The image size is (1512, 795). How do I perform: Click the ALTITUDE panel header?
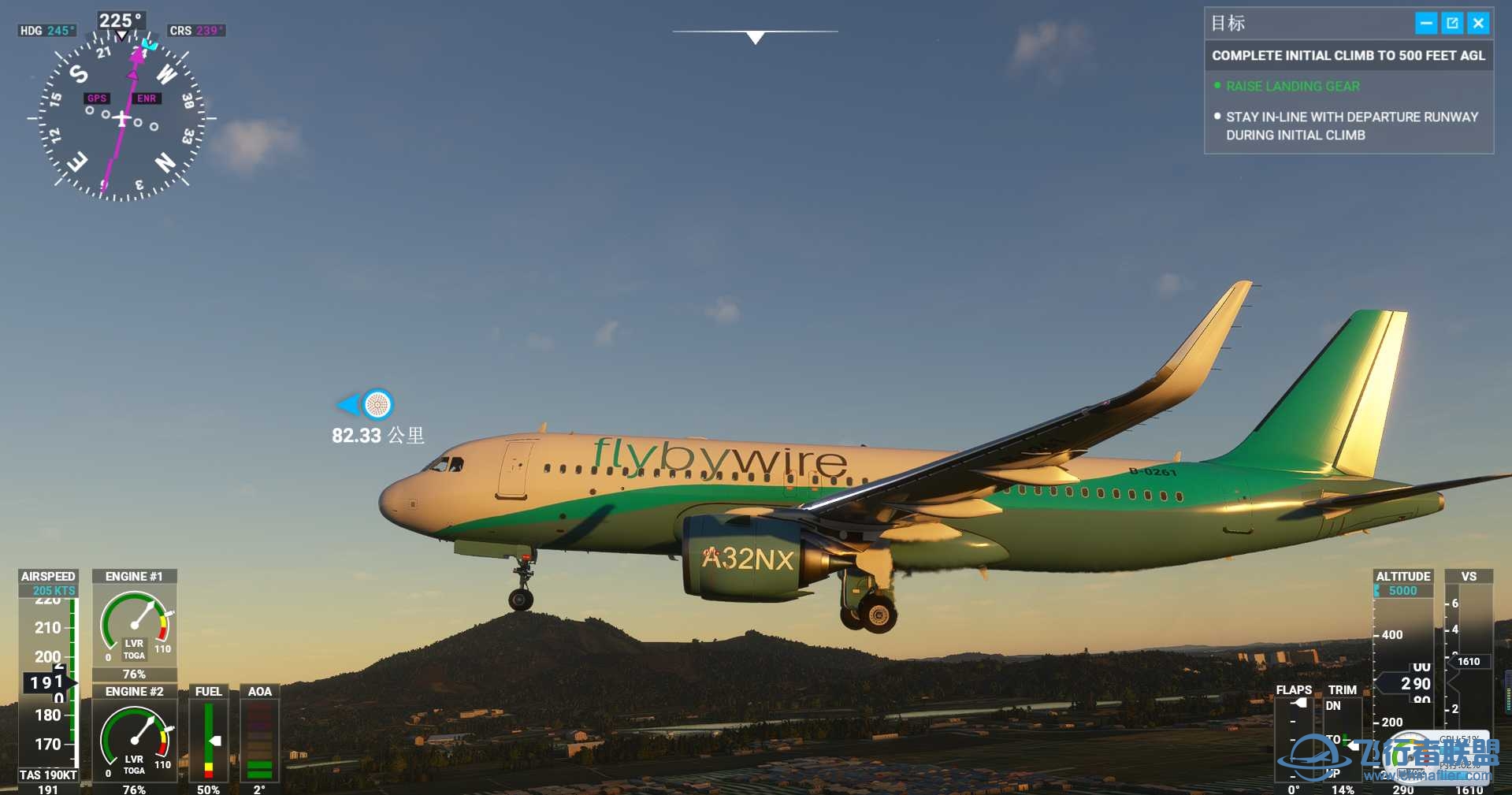(1402, 576)
